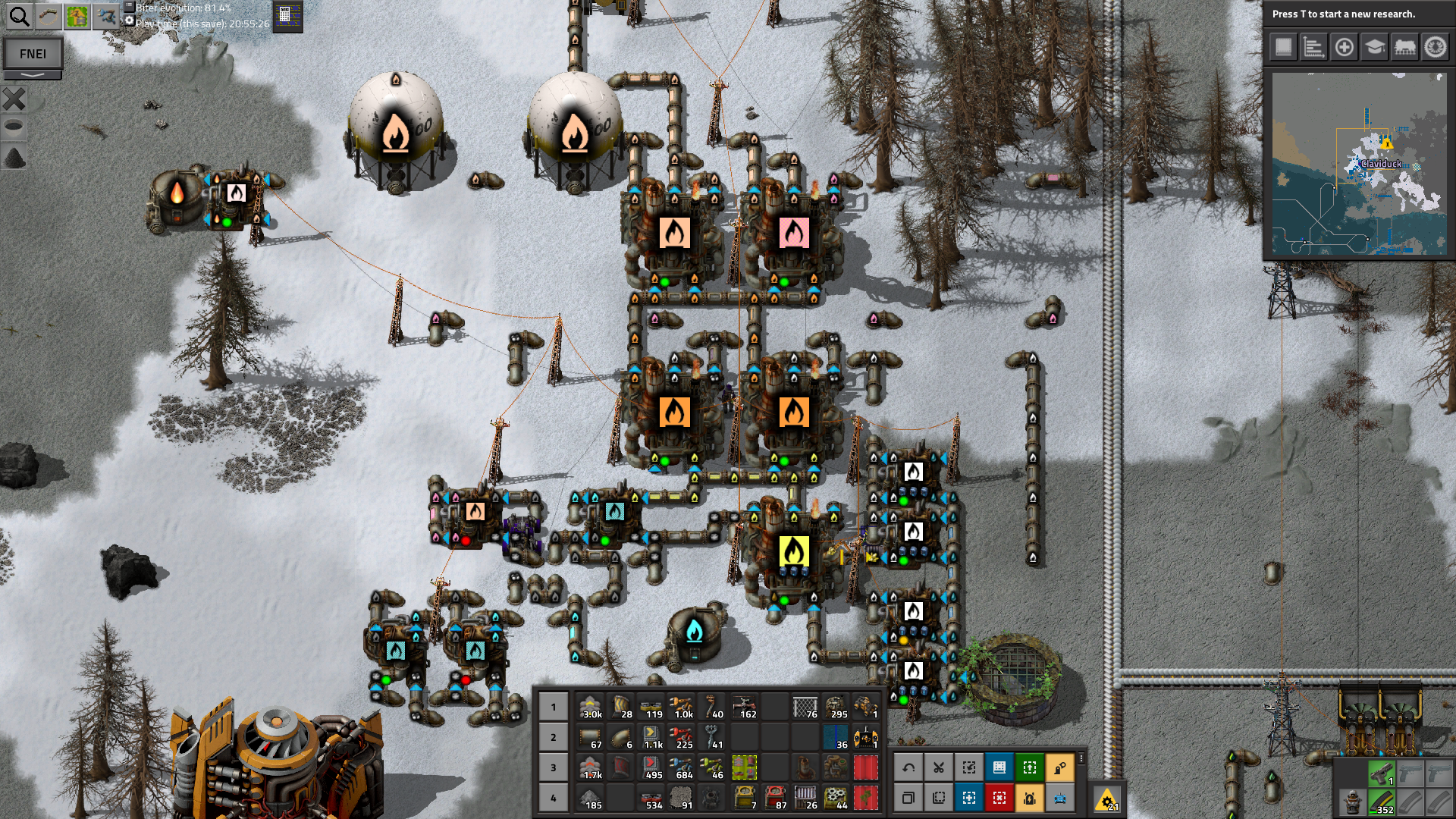This screenshot has width=1456, height=819.
Task: Click the yellow gear alert triangle
Action: 1107,799
